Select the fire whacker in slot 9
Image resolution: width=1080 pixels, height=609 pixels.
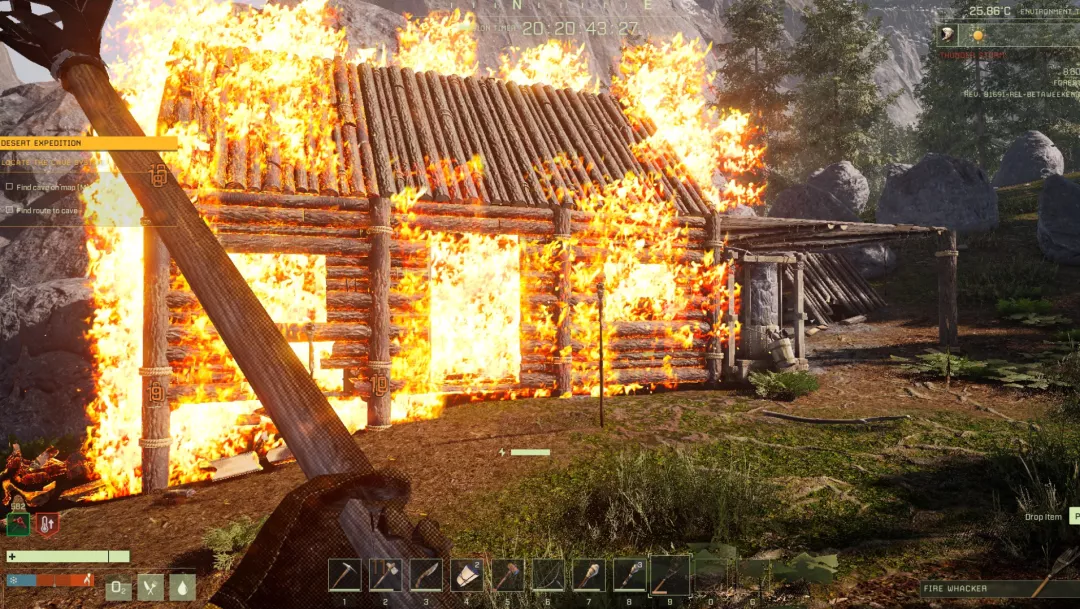(669, 575)
